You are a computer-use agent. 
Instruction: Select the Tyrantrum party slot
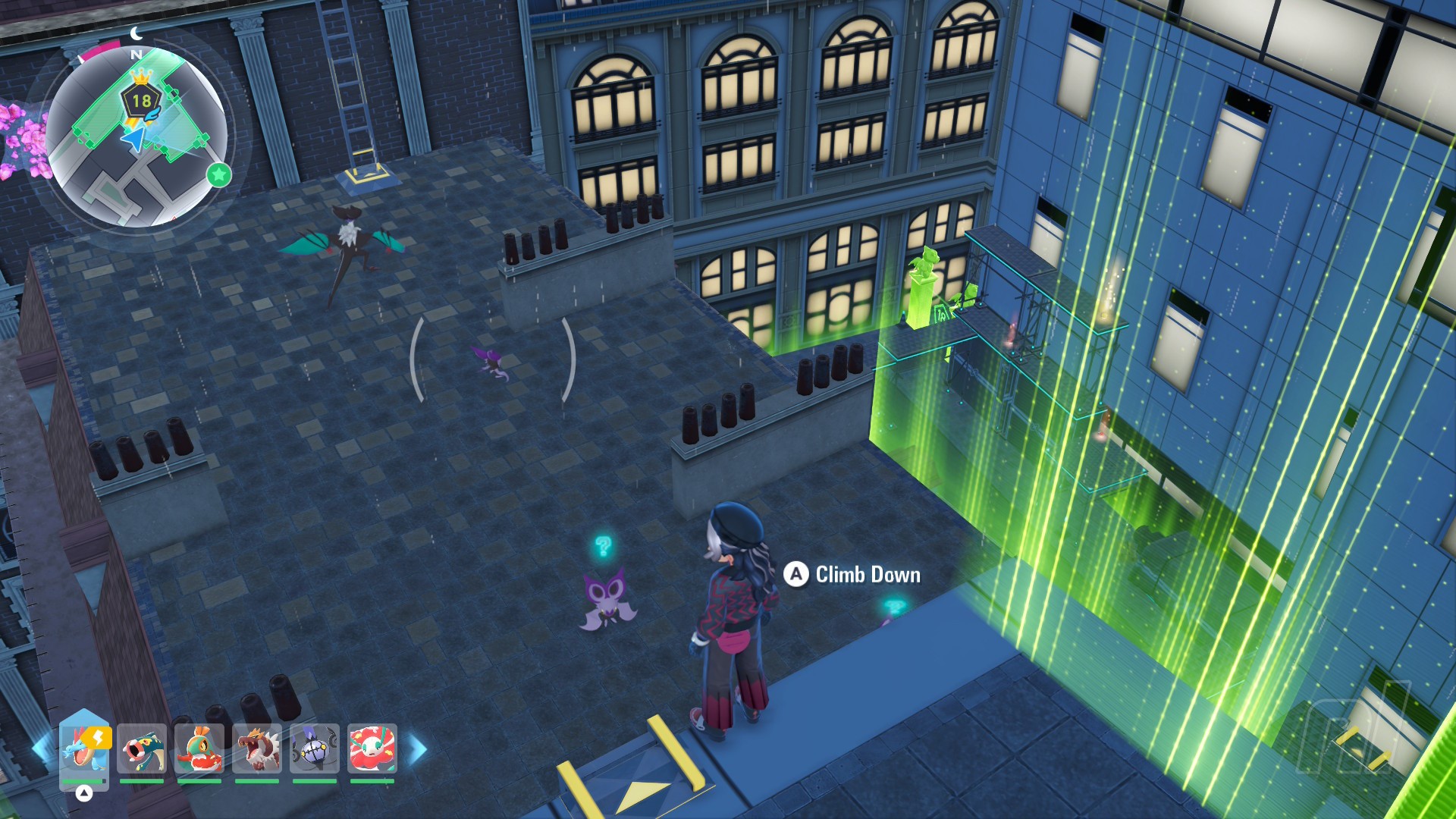257,748
